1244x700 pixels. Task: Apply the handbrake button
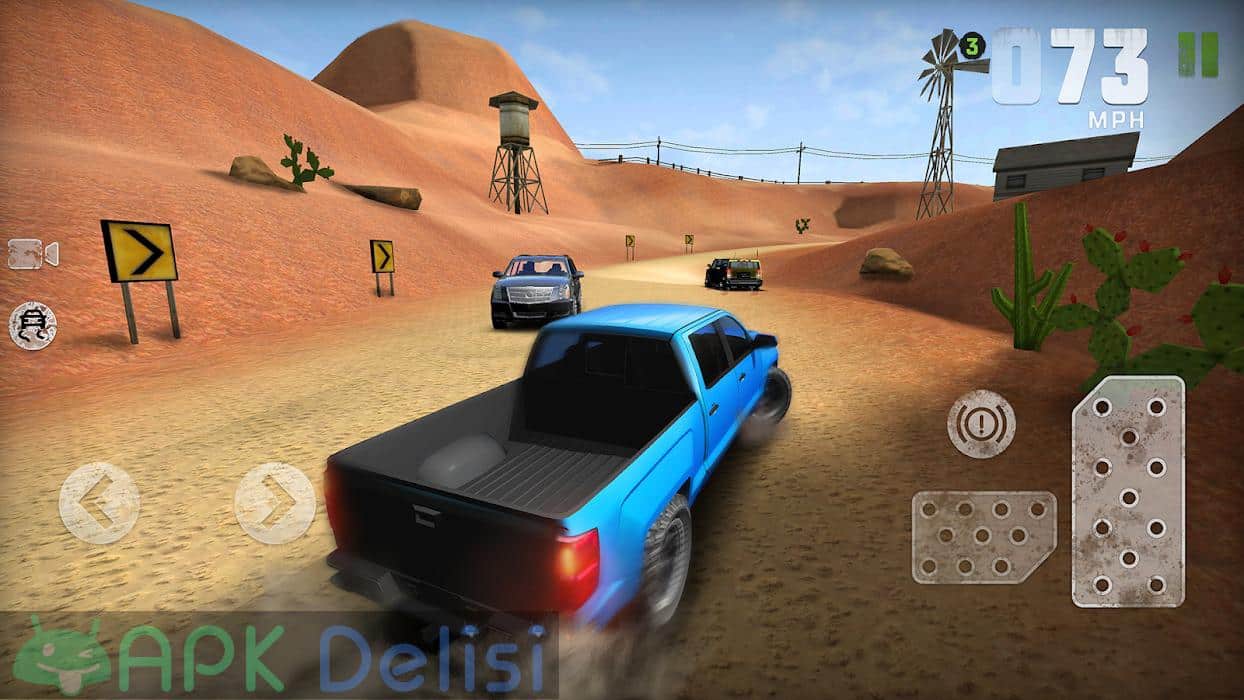point(981,423)
